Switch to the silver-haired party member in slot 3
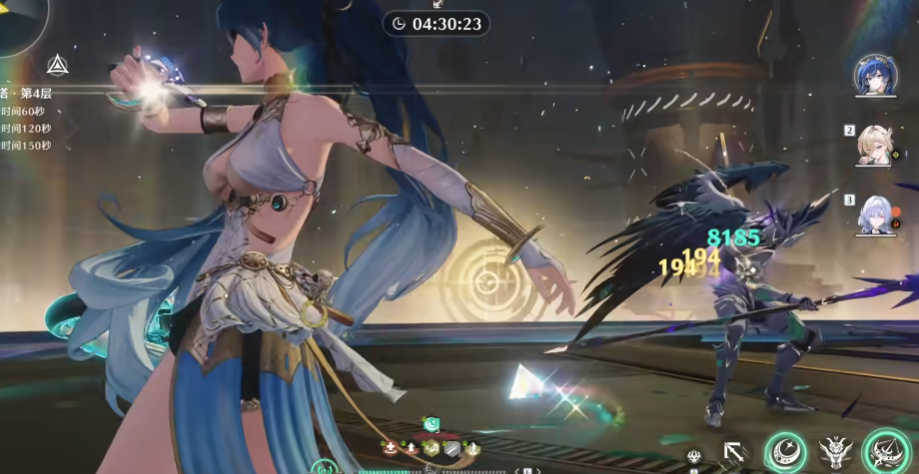919x474 pixels. click(876, 214)
